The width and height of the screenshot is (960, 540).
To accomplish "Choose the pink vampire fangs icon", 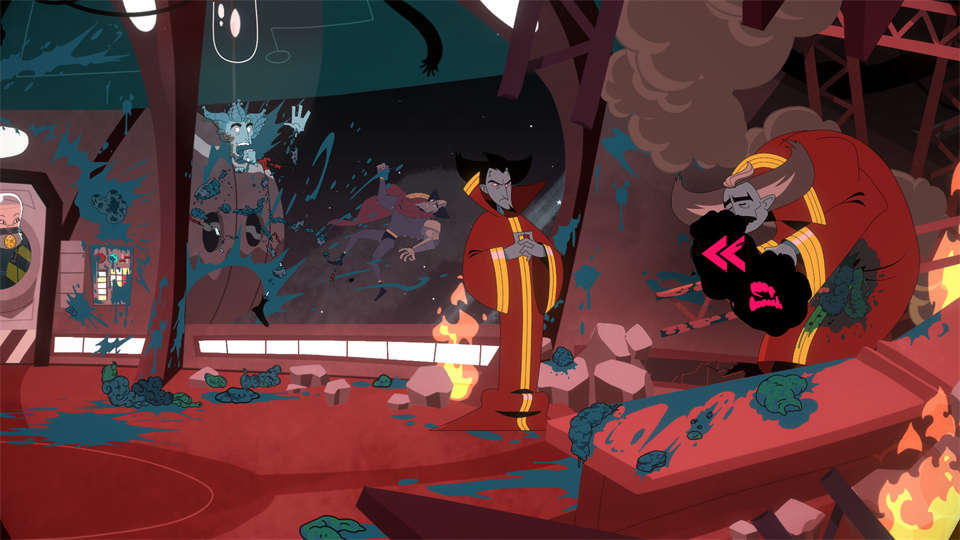I will pos(765,295).
